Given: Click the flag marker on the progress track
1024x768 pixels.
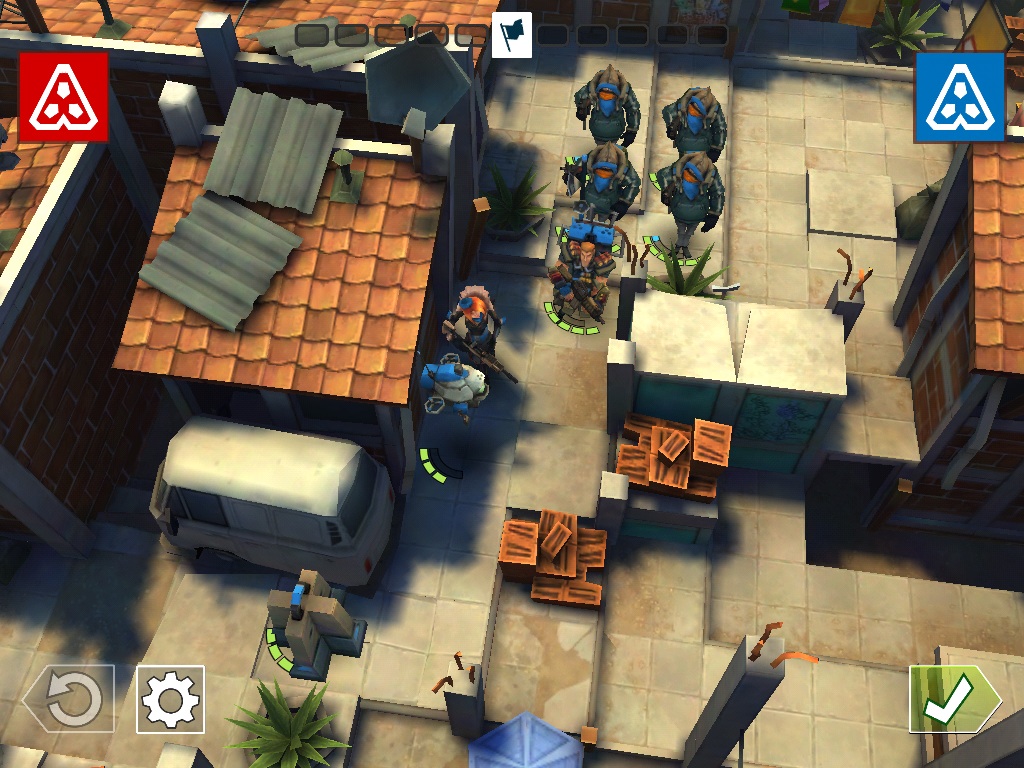Looking at the screenshot, I should click(512, 35).
